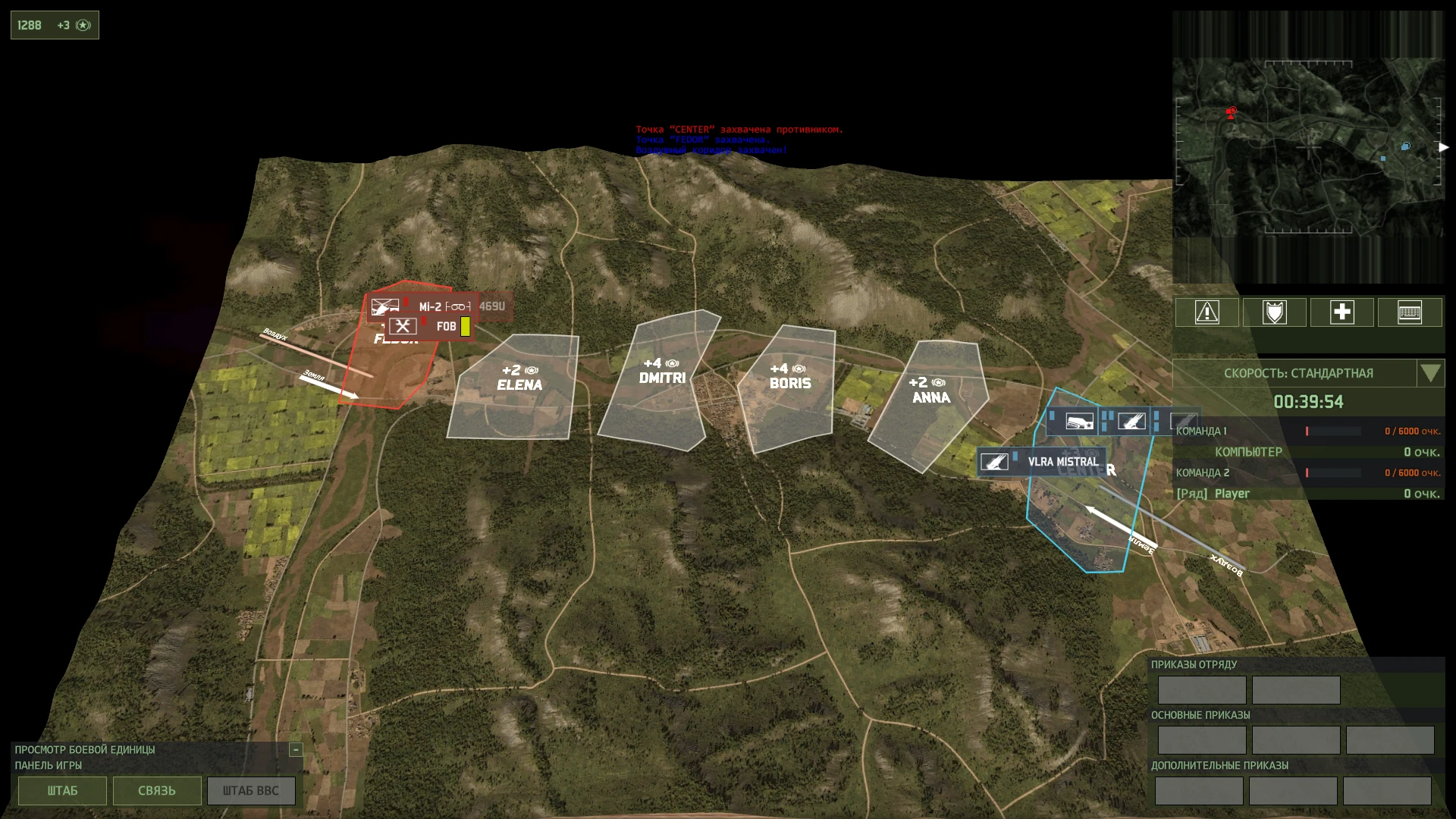Open the СКОРОСТЬ: СТАНДАРТНАЯ speed dropdown
This screenshot has height=819, width=1456.
coord(1432,373)
